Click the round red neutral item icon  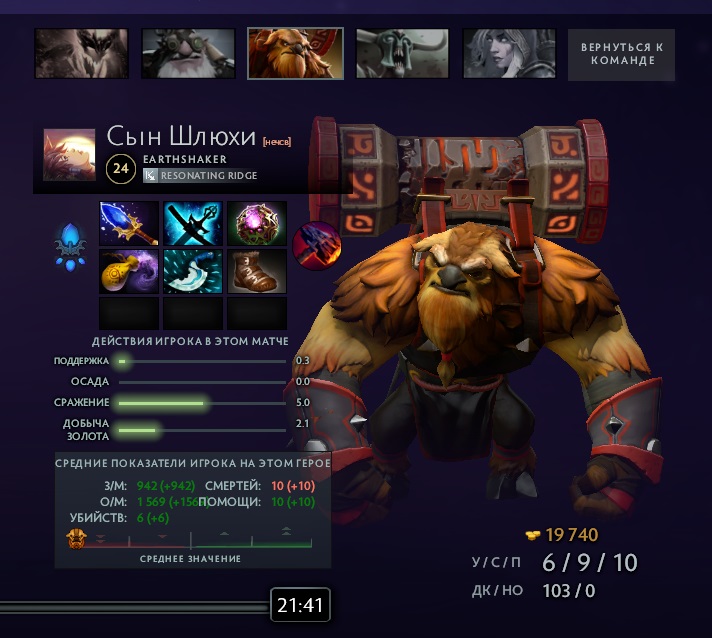(x=316, y=242)
